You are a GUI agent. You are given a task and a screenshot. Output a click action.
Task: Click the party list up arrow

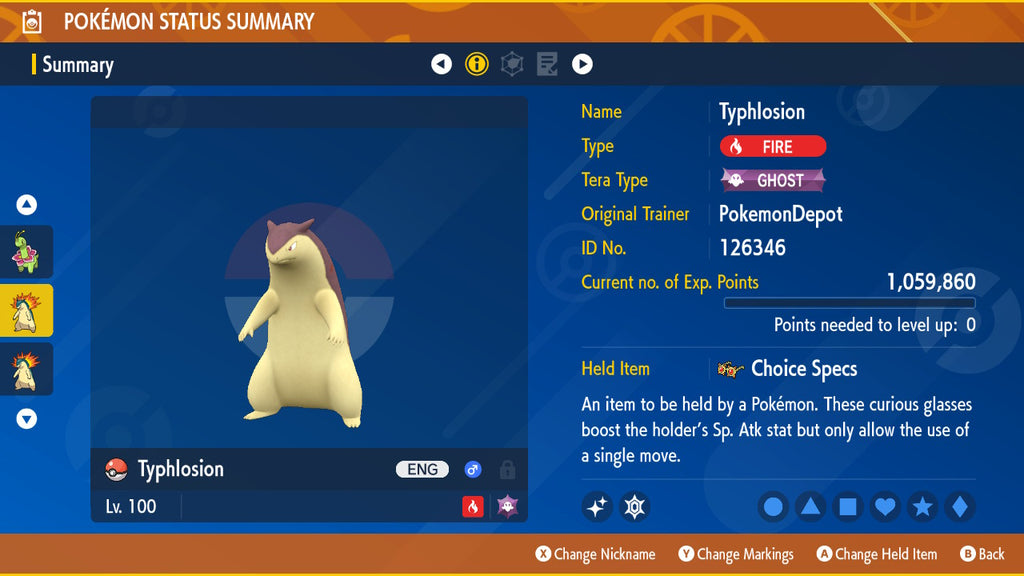coord(27,205)
